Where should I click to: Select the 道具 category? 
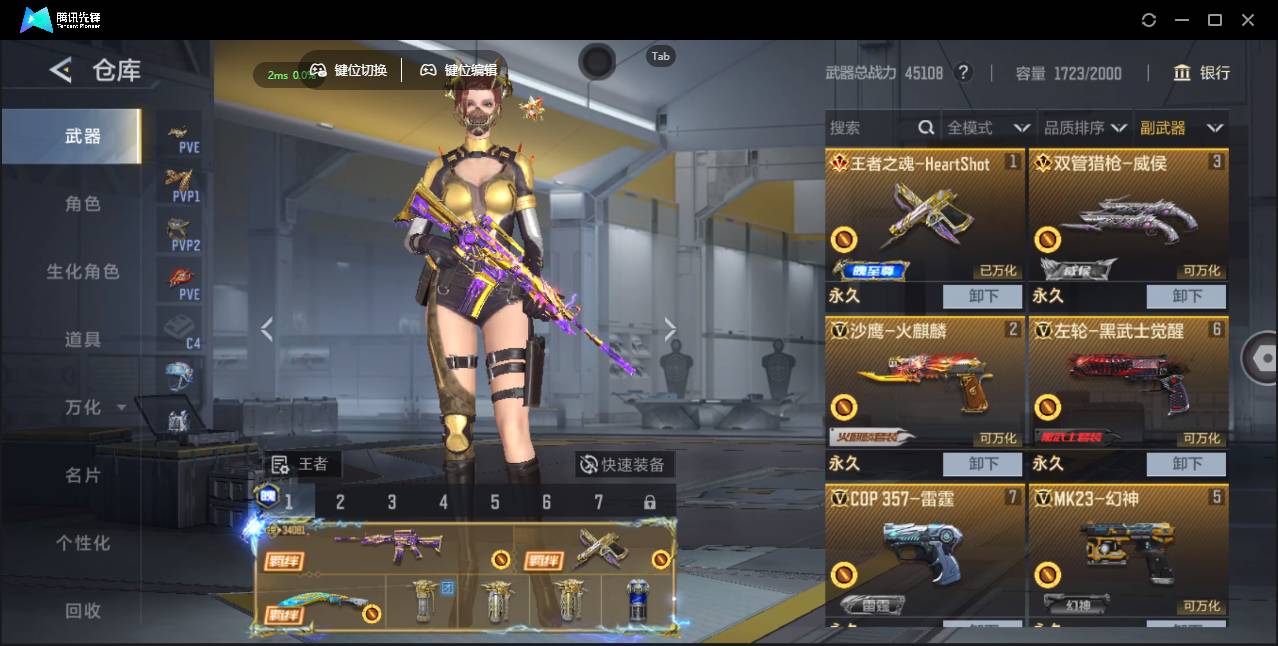(x=83, y=340)
